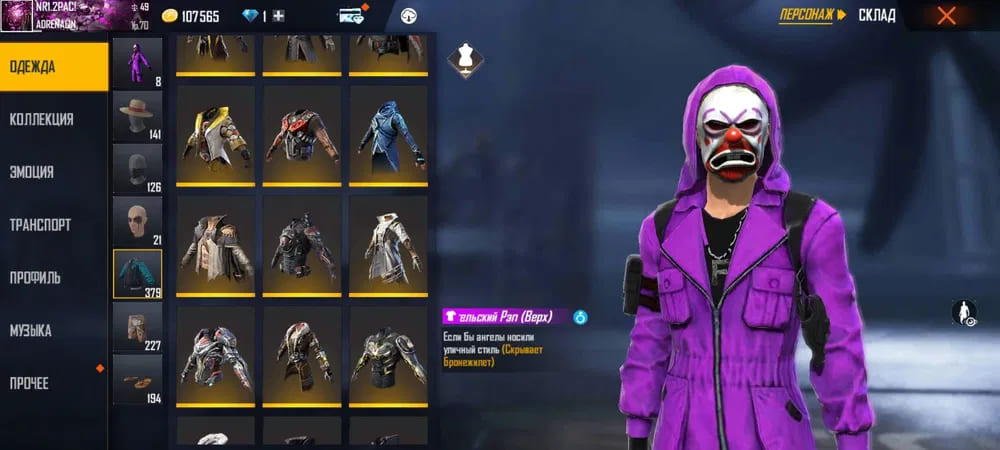The width and height of the screenshot is (1000, 450).
Task: Choose the purple outfit sets subcategory
Action: pyautogui.click(x=137, y=63)
